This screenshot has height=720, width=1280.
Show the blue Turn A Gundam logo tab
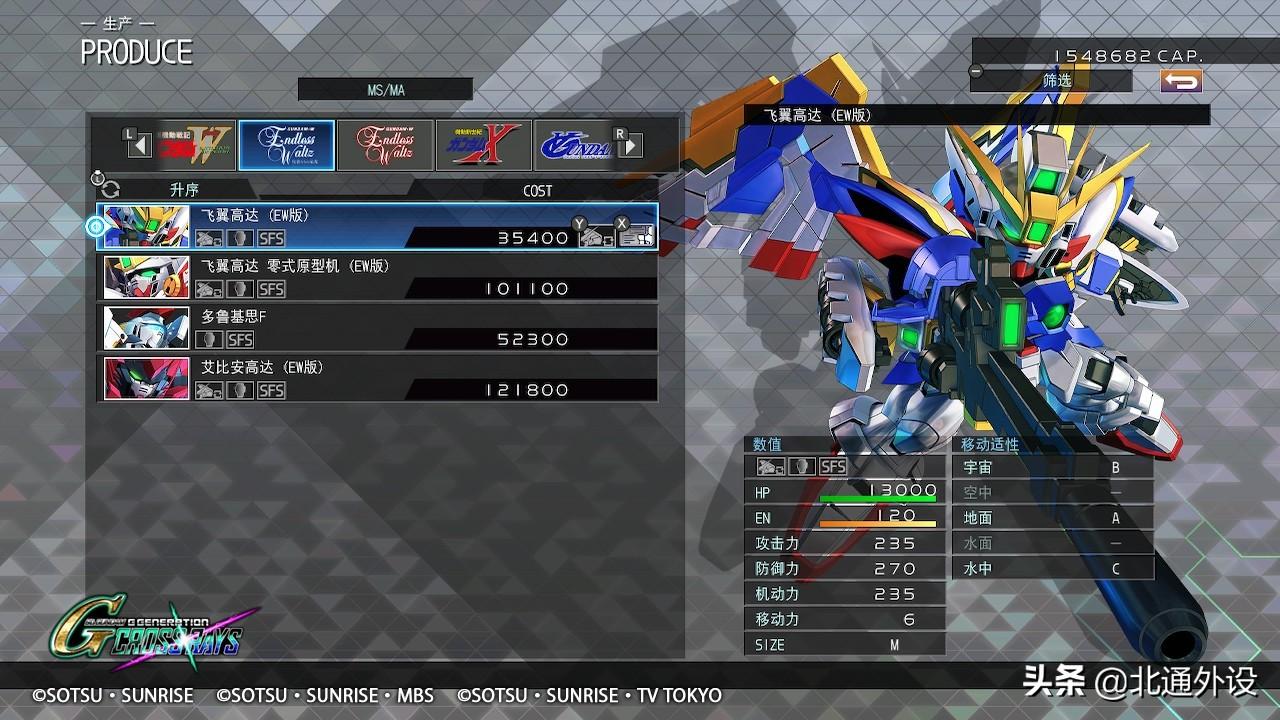click(573, 146)
